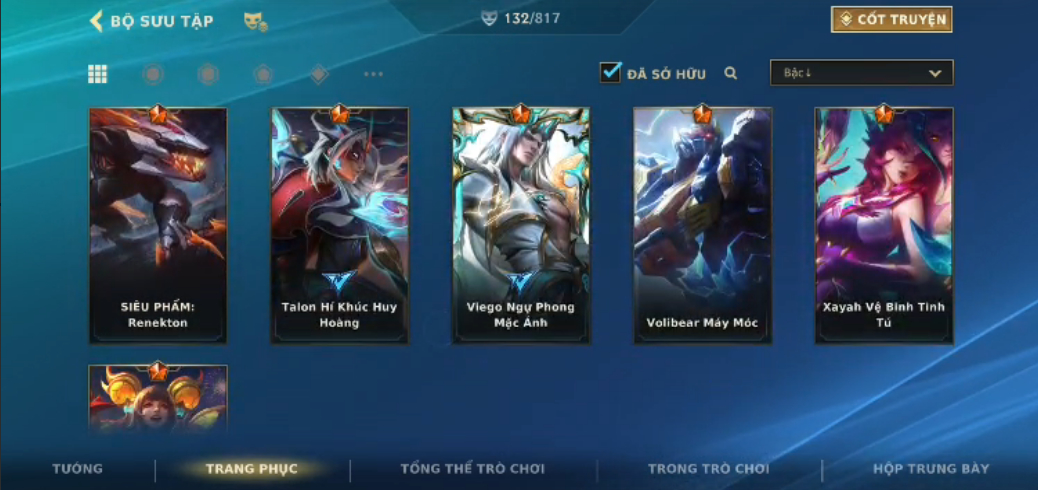View the Volibear Máy Móc skin card

coord(702,225)
